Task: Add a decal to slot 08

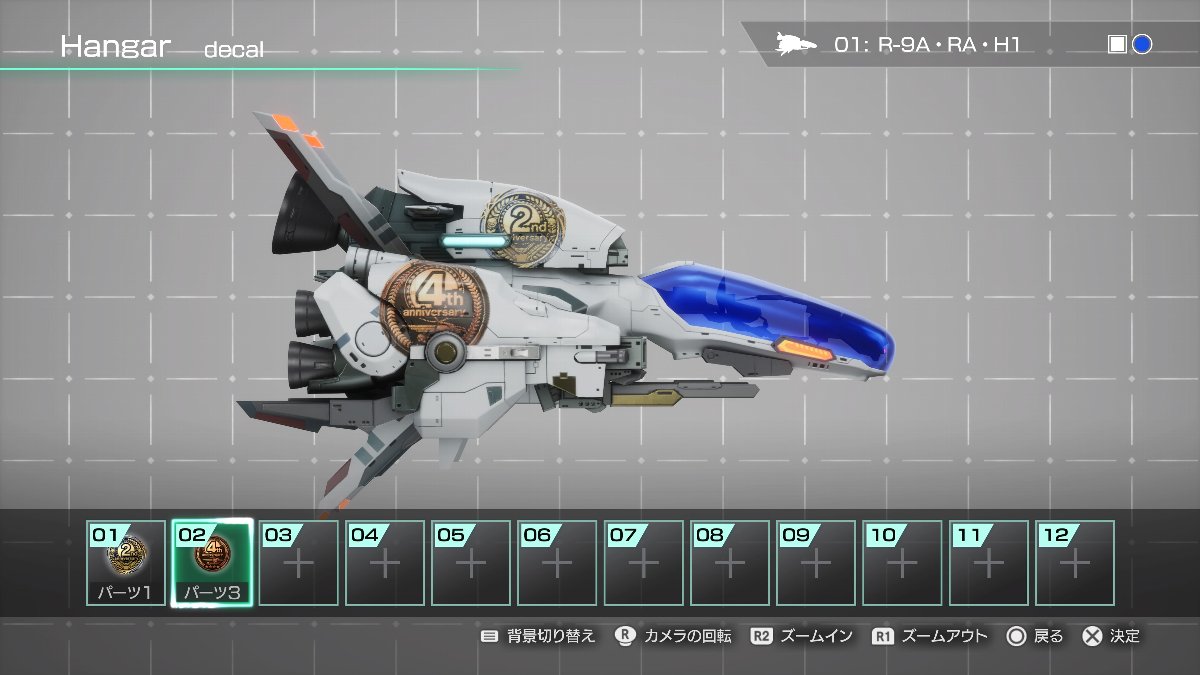Action: (x=730, y=563)
